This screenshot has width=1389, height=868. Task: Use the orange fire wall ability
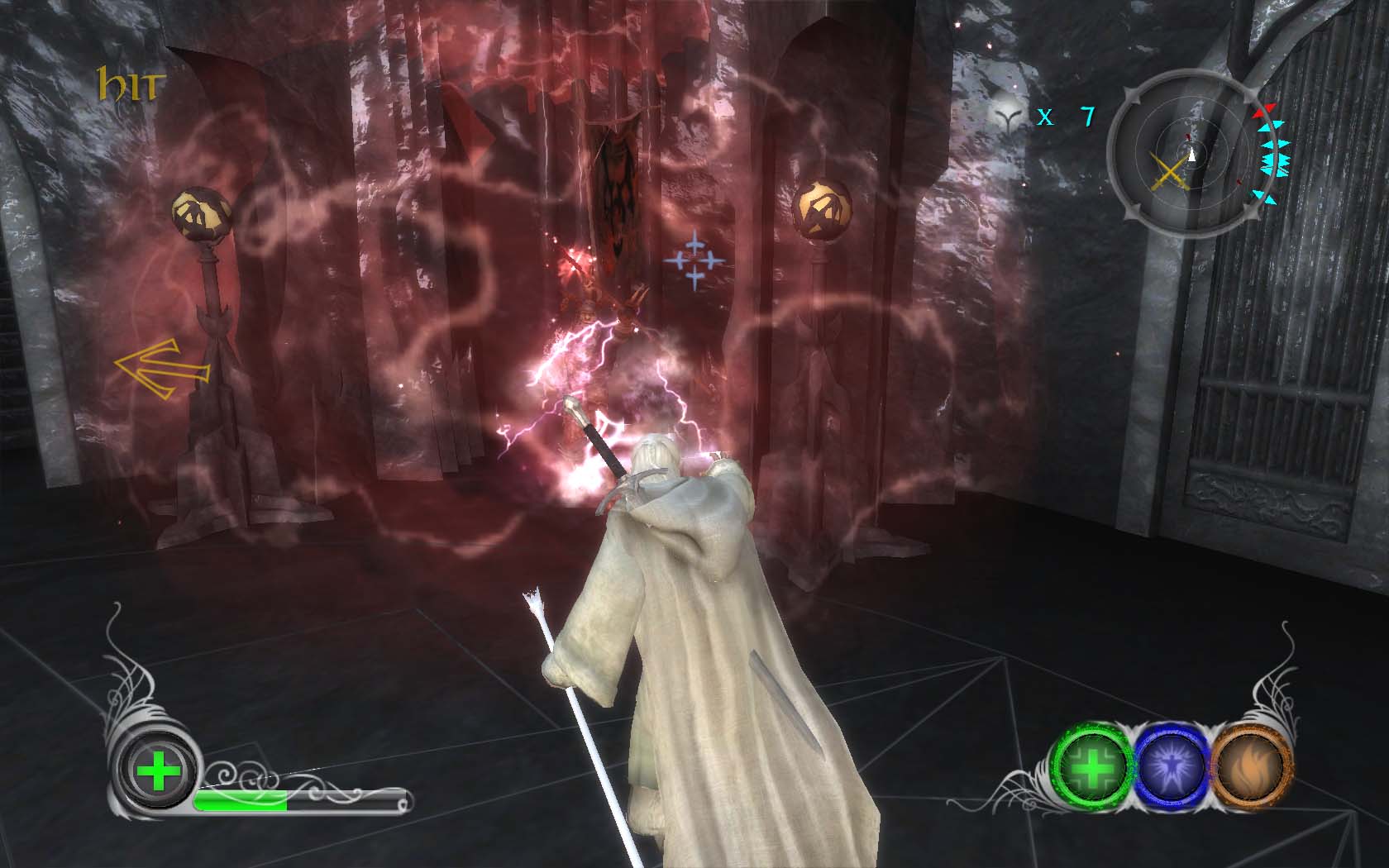click(x=1250, y=766)
